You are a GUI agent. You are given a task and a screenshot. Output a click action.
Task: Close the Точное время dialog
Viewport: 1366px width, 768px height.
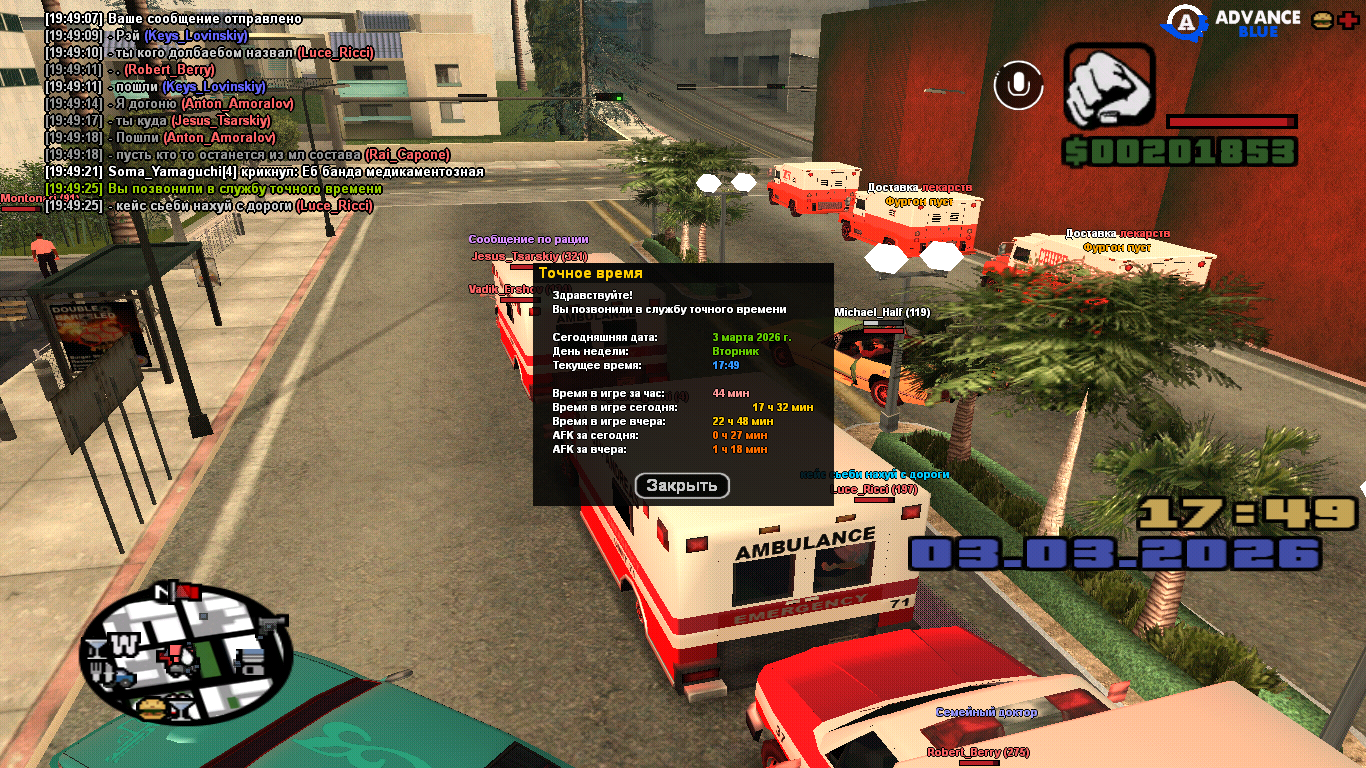click(682, 486)
